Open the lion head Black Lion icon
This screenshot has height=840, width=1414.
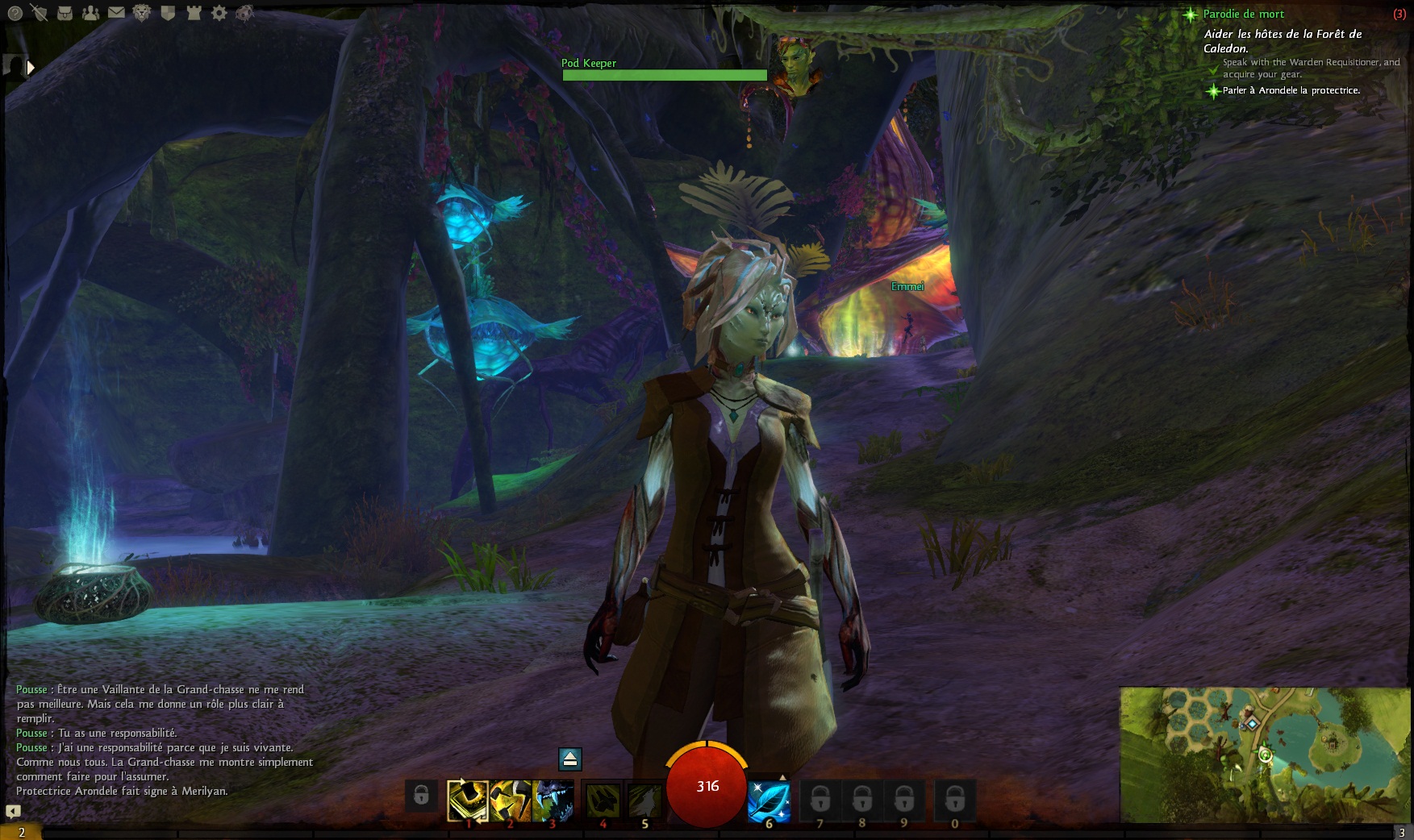(x=142, y=13)
